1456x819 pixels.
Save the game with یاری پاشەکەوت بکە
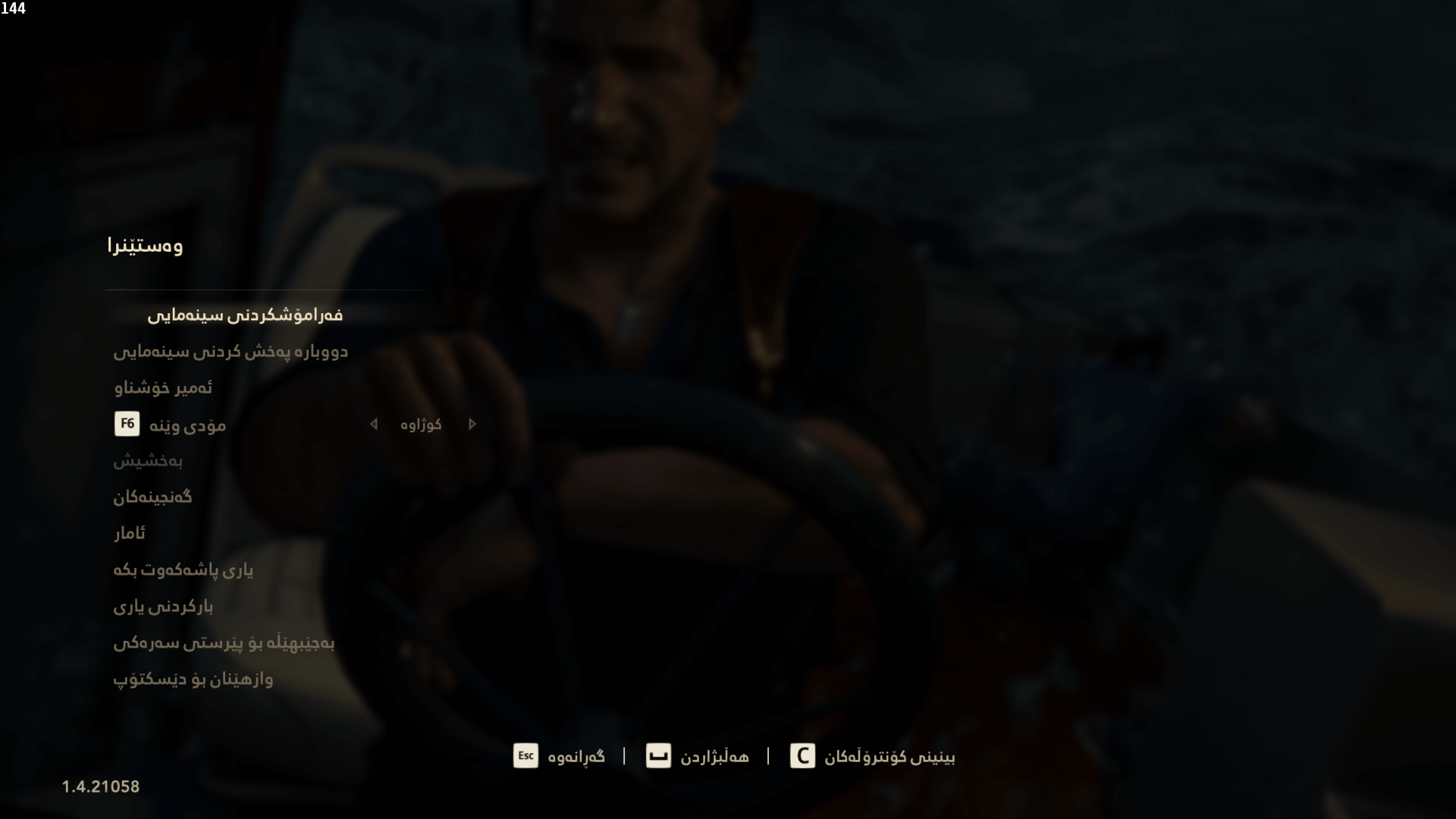click(182, 570)
